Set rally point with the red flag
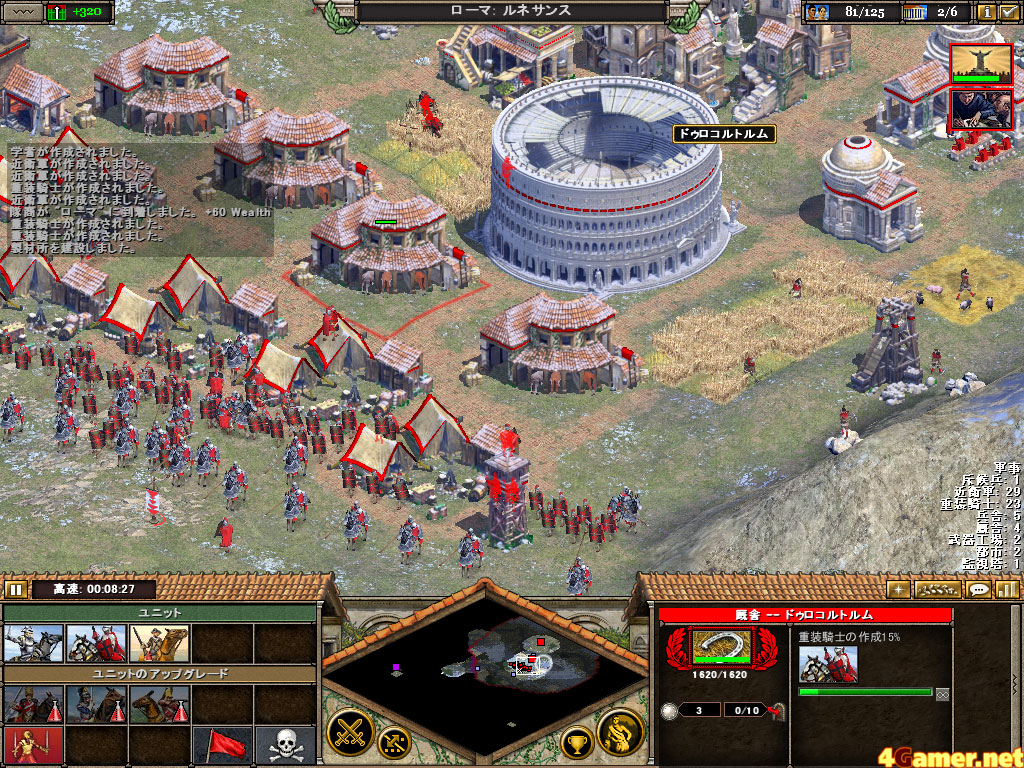Image resolution: width=1024 pixels, height=768 pixels. pyautogui.click(x=222, y=746)
